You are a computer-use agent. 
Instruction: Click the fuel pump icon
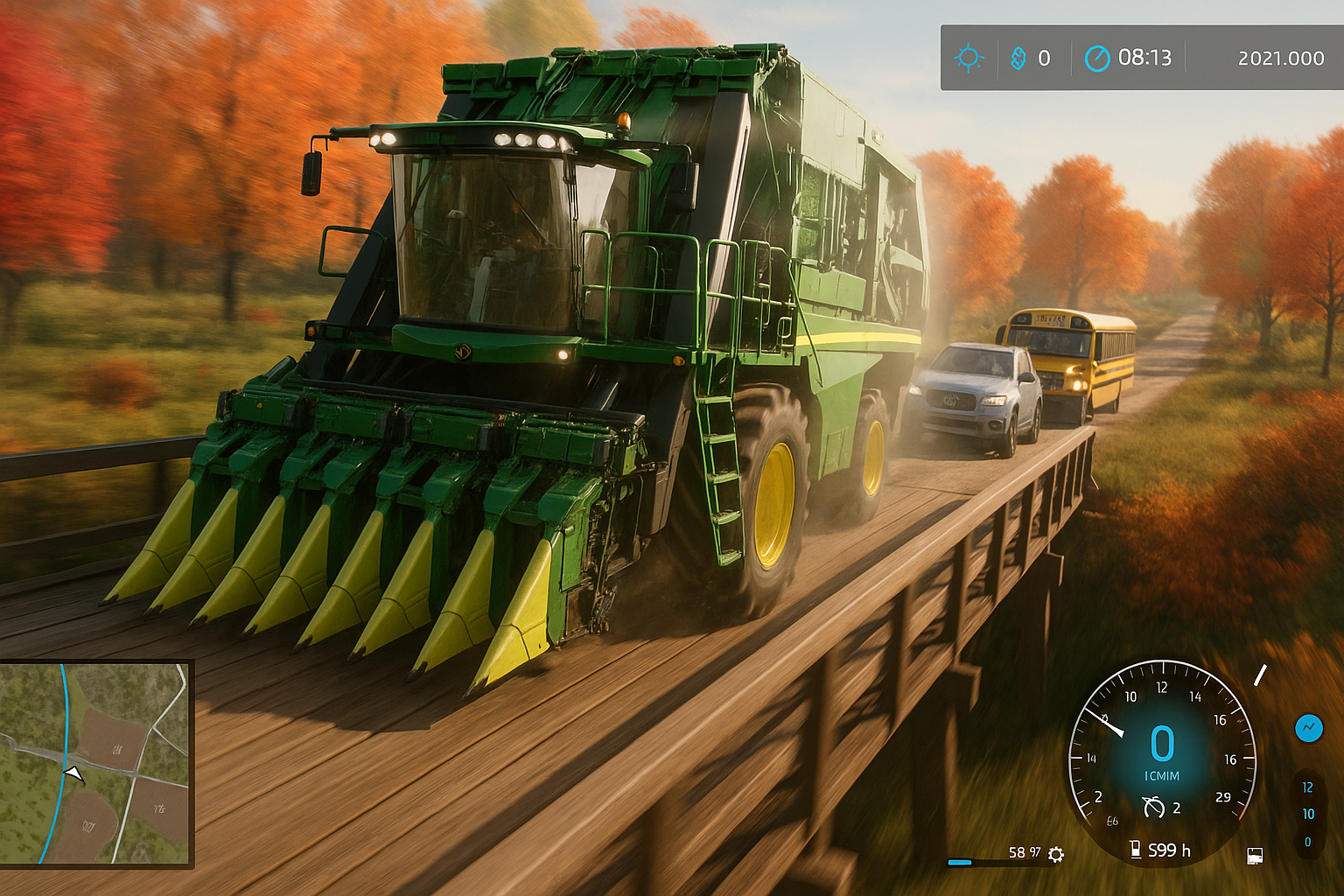click(1135, 849)
